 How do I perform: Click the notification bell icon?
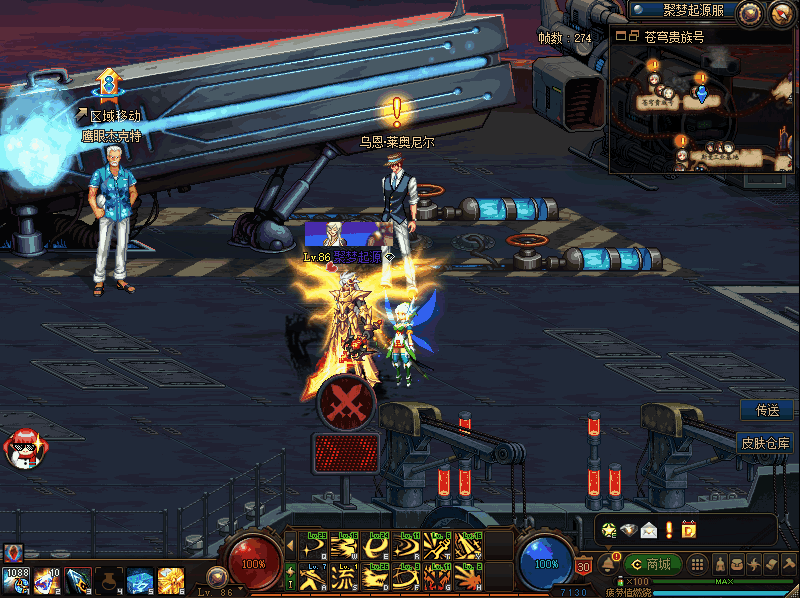pyautogui.click(x=608, y=565)
